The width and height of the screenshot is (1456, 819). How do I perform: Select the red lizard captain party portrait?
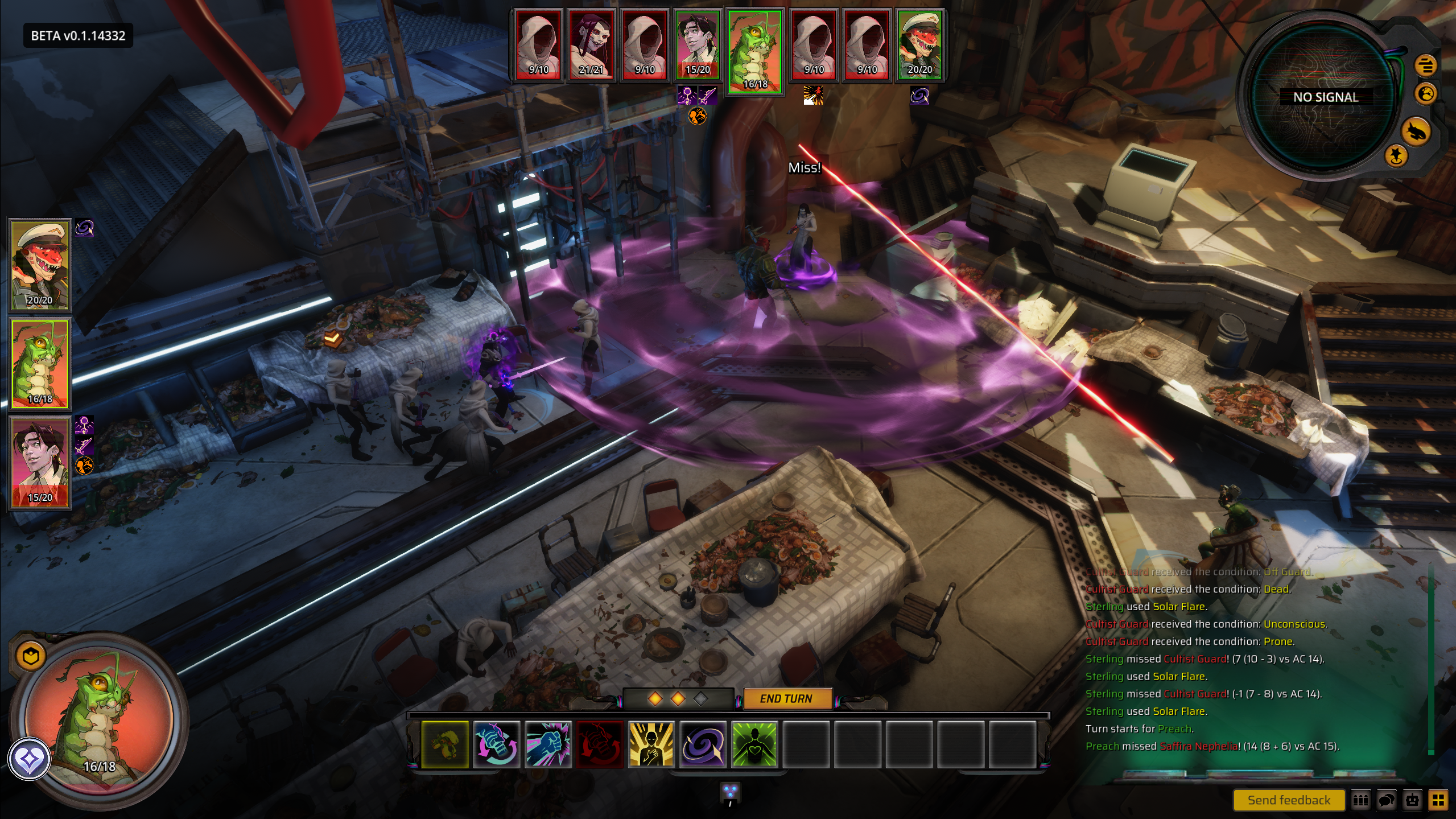point(40,265)
